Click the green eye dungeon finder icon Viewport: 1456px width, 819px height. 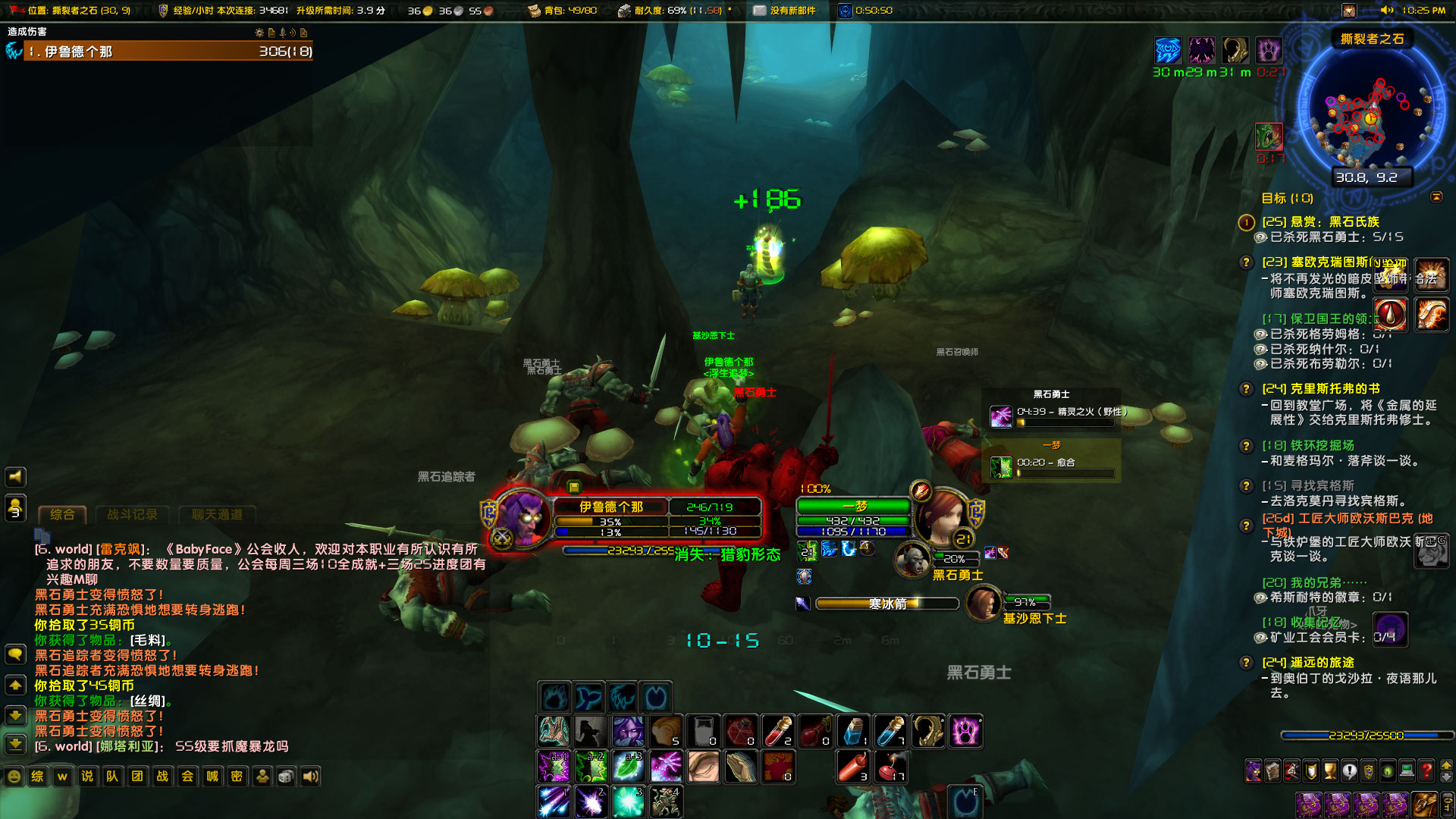click(x=1387, y=770)
